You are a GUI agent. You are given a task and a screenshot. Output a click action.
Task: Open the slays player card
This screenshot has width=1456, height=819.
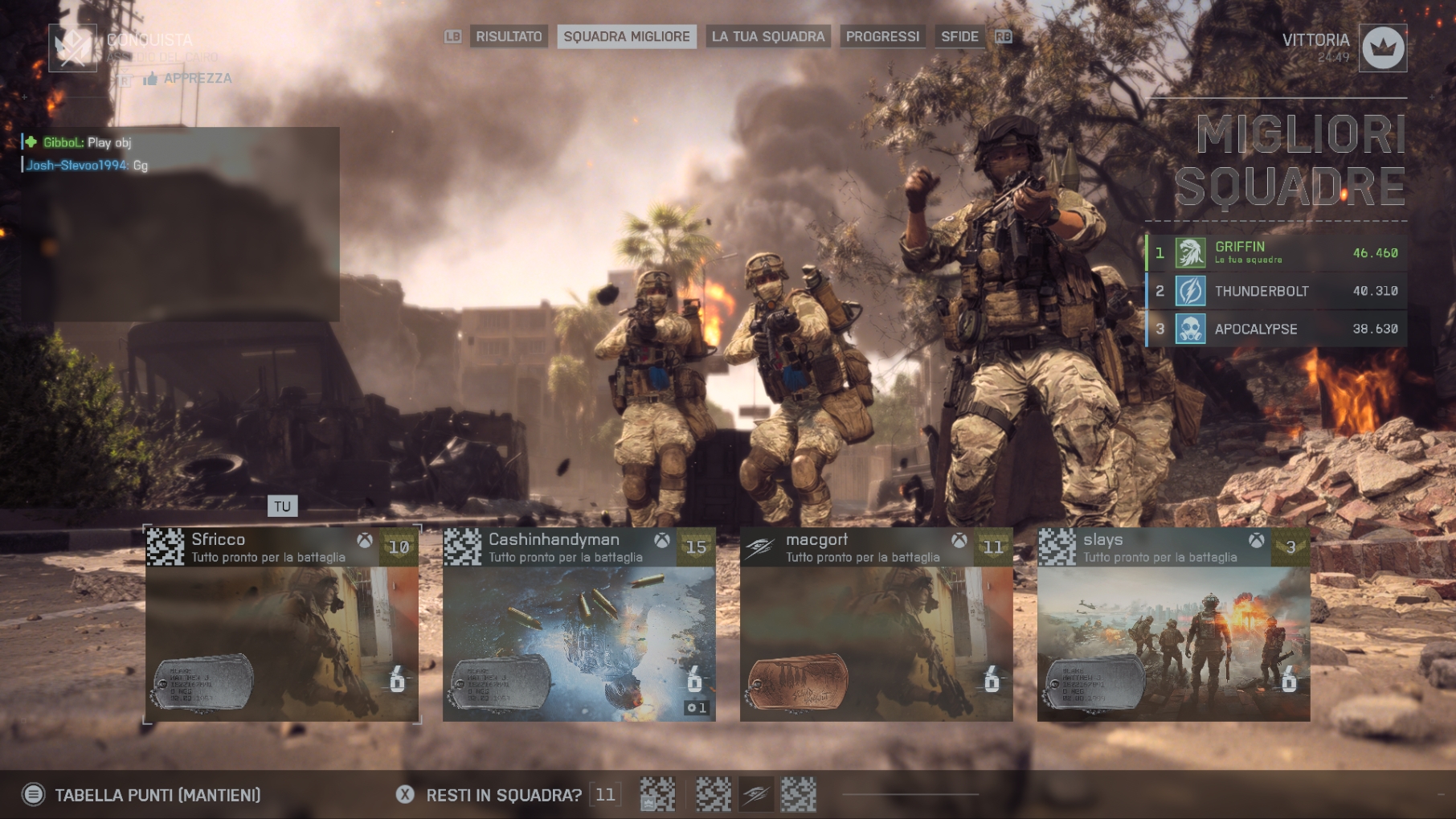[x=1173, y=624]
